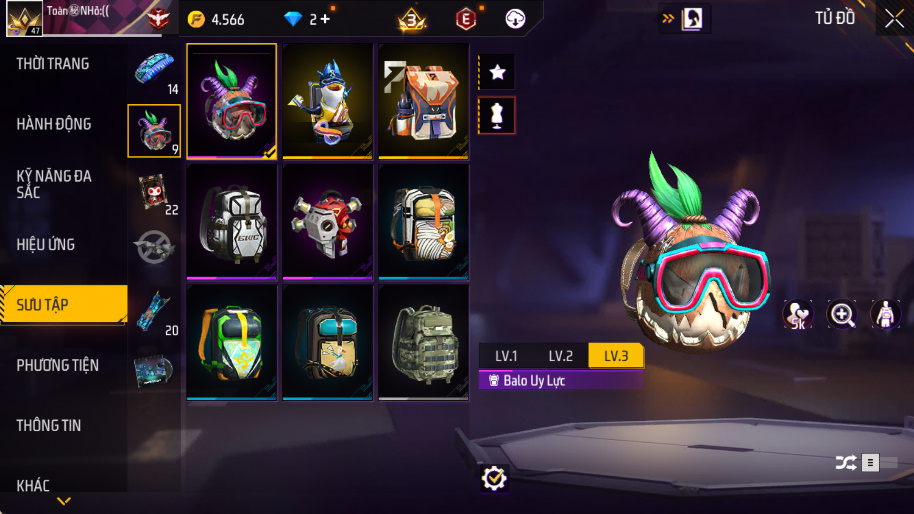This screenshot has height=514, width=914.
Task: Add diamonds with the plus button
Action: 324,19
